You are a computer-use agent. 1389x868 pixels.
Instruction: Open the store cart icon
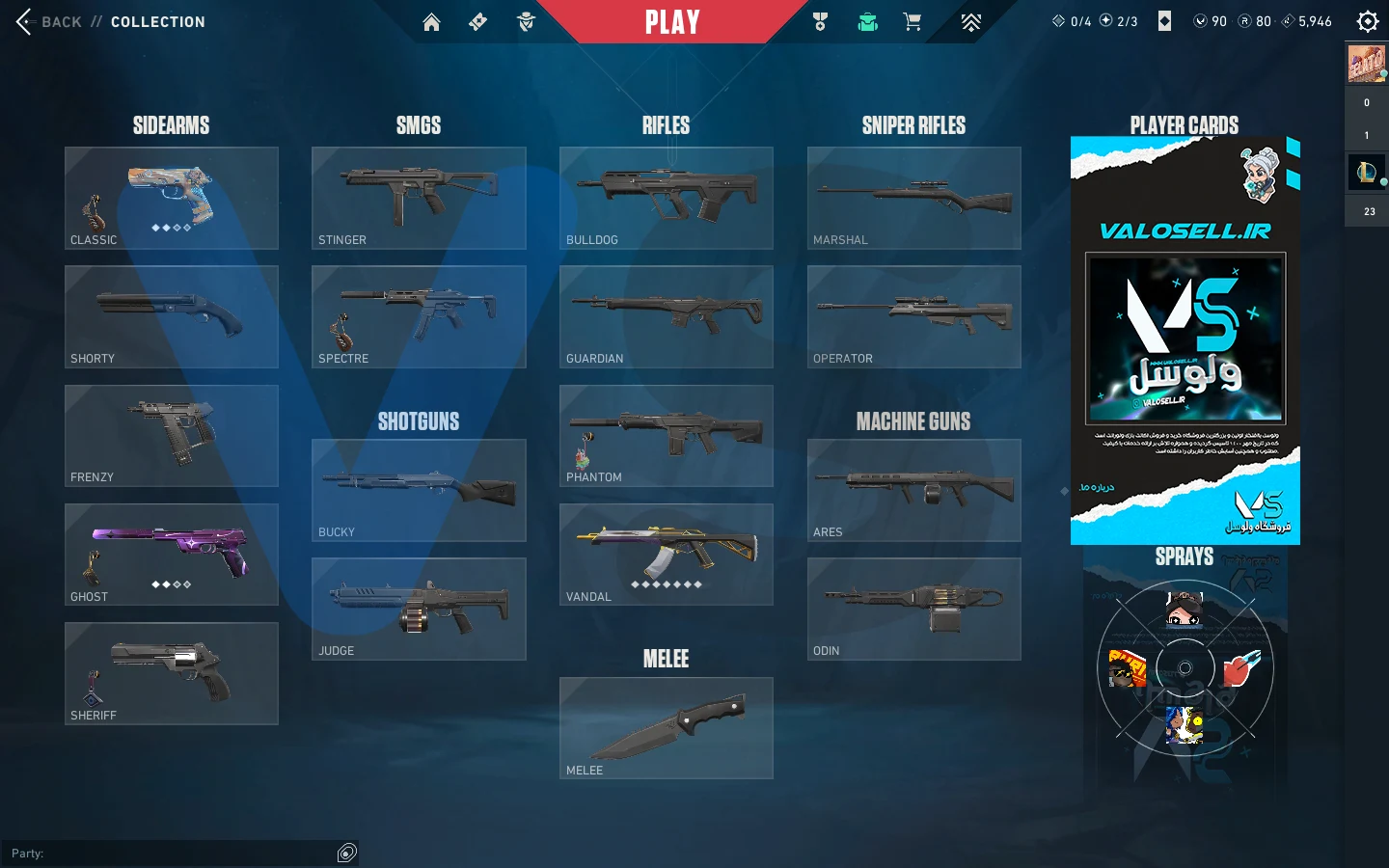[x=912, y=22]
